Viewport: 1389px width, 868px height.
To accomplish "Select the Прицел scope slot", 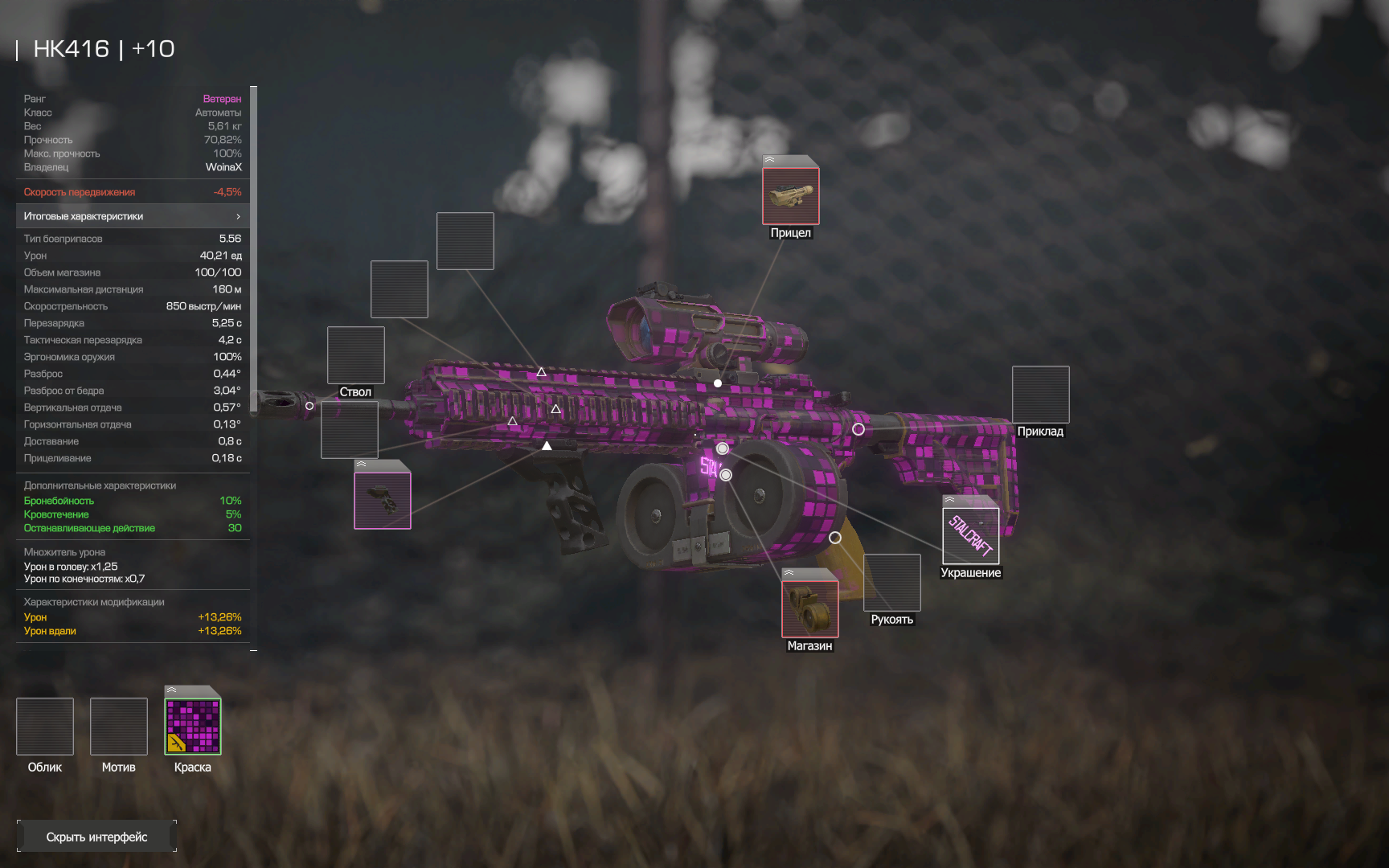I will [790, 195].
